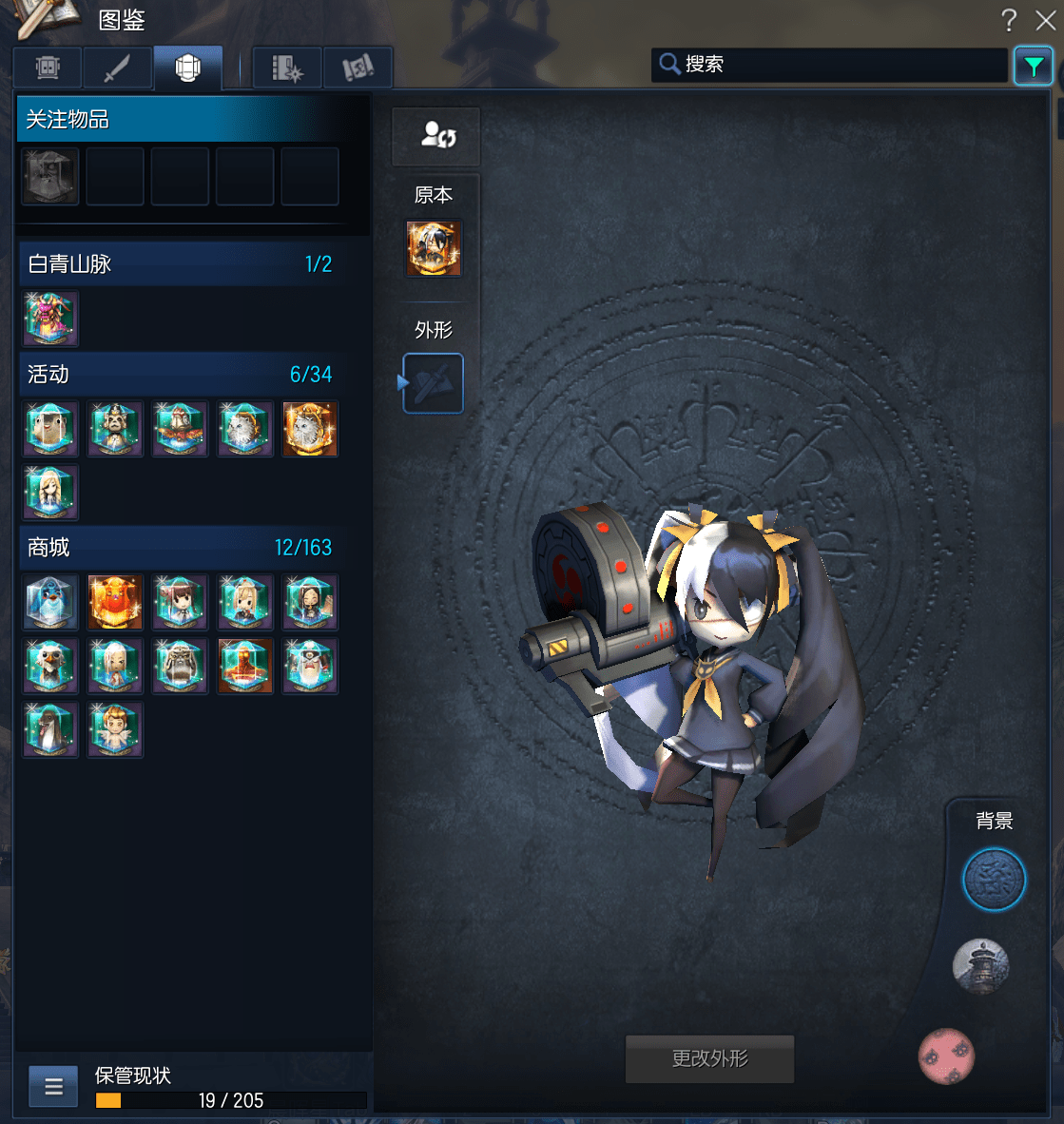The width and height of the screenshot is (1064, 1124).
Task: Open the scroll map tab
Action: click(358, 68)
